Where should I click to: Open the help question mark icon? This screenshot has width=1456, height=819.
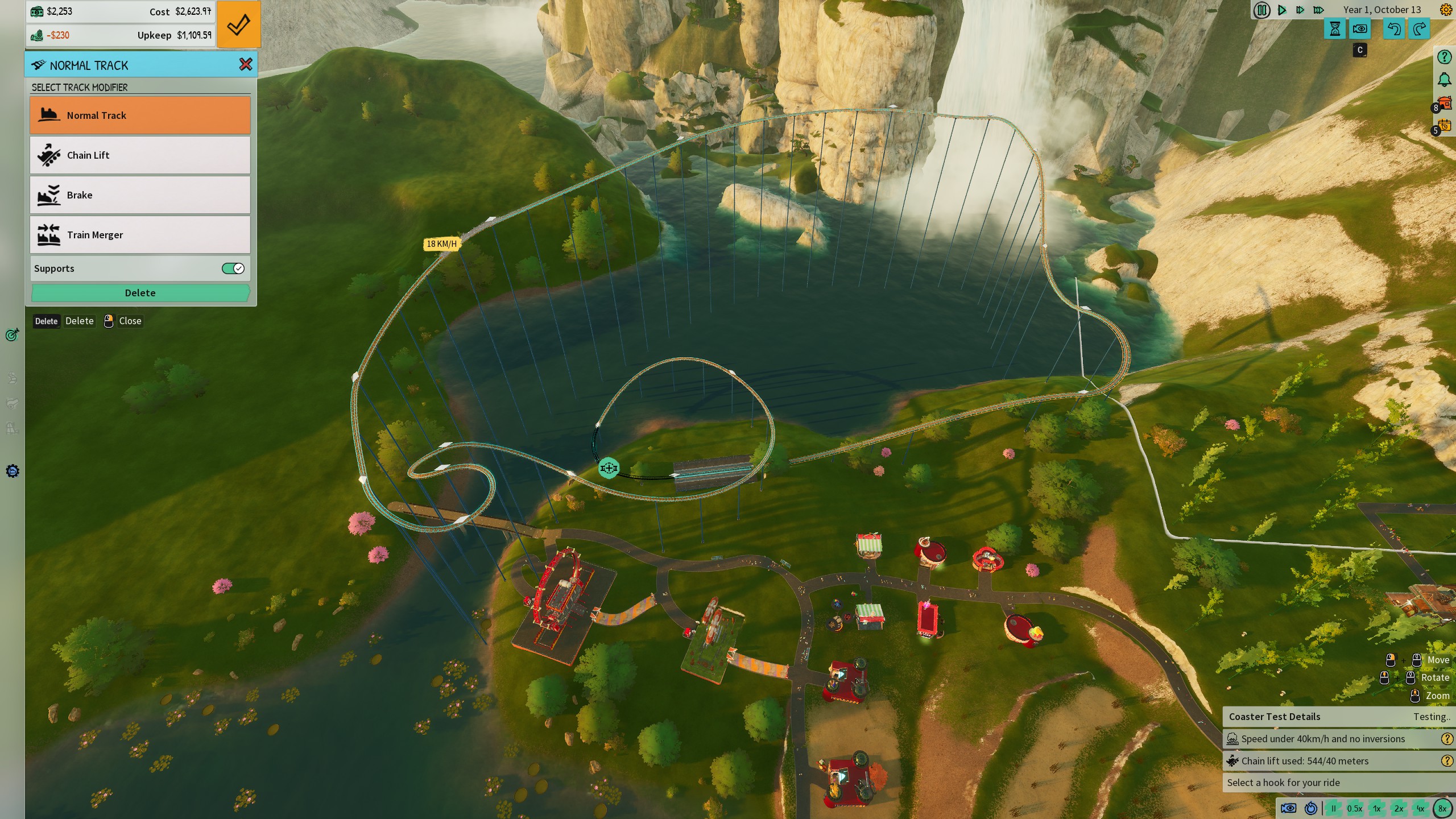[x=1444, y=57]
